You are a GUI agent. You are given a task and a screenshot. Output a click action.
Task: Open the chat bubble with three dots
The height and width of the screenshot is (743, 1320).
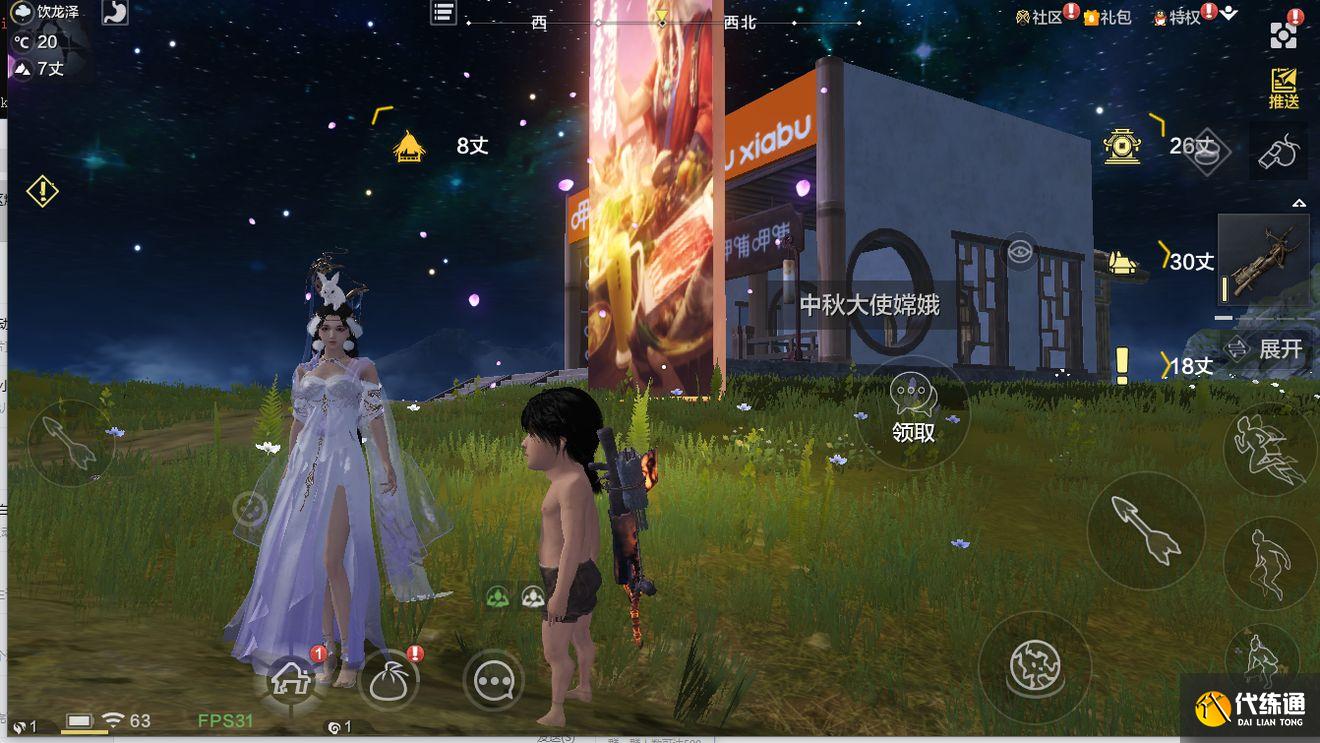[x=494, y=681]
